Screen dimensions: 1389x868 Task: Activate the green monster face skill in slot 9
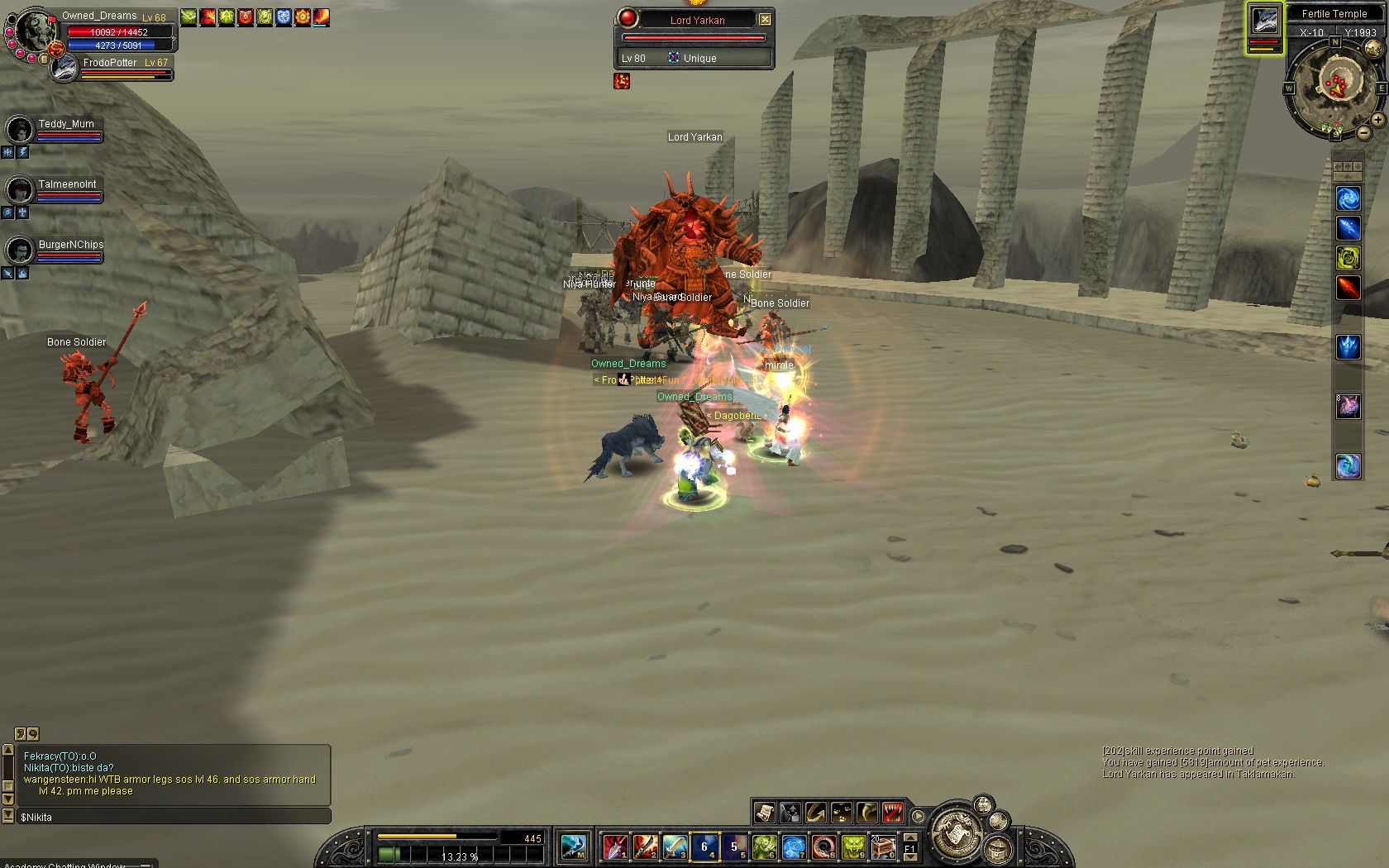(852, 847)
